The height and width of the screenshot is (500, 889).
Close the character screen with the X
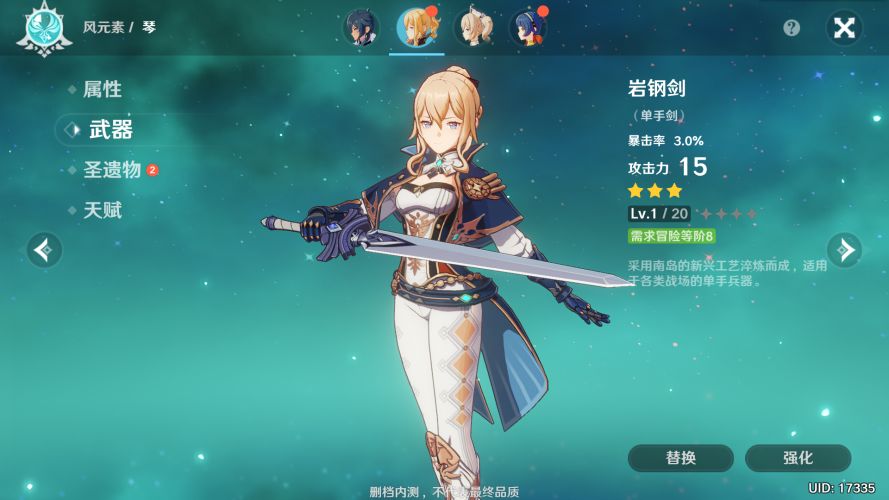point(844,28)
